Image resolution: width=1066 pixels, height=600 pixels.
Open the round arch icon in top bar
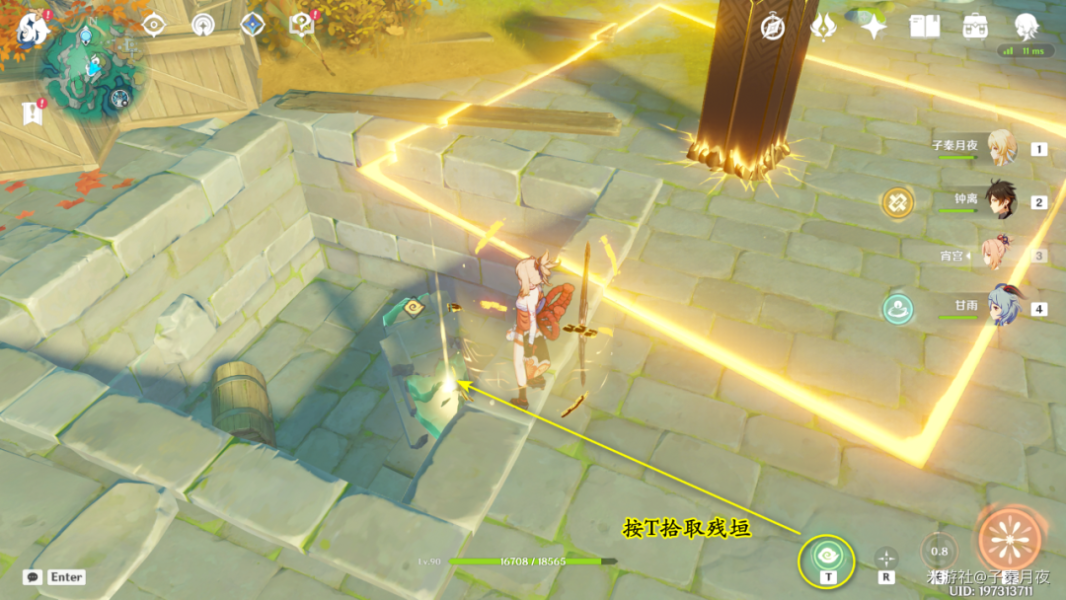(203, 25)
